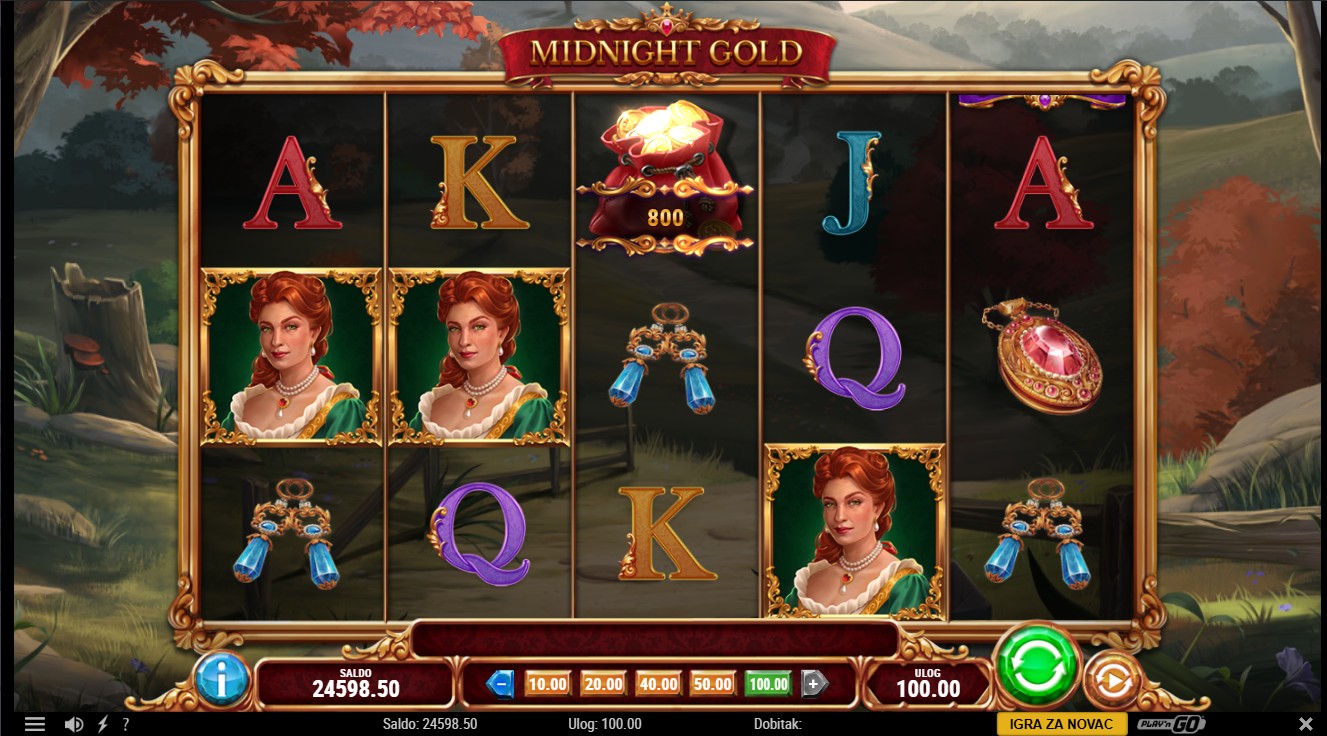Click the IGRA ZA NOVAC button
The height and width of the screenshot is (736, 1327).
click(x=1061, y=724)
